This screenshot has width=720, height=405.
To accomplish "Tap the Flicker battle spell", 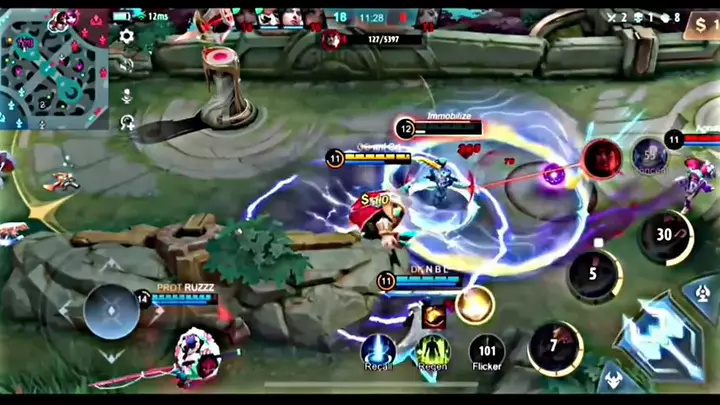I will tap(487, 350).
